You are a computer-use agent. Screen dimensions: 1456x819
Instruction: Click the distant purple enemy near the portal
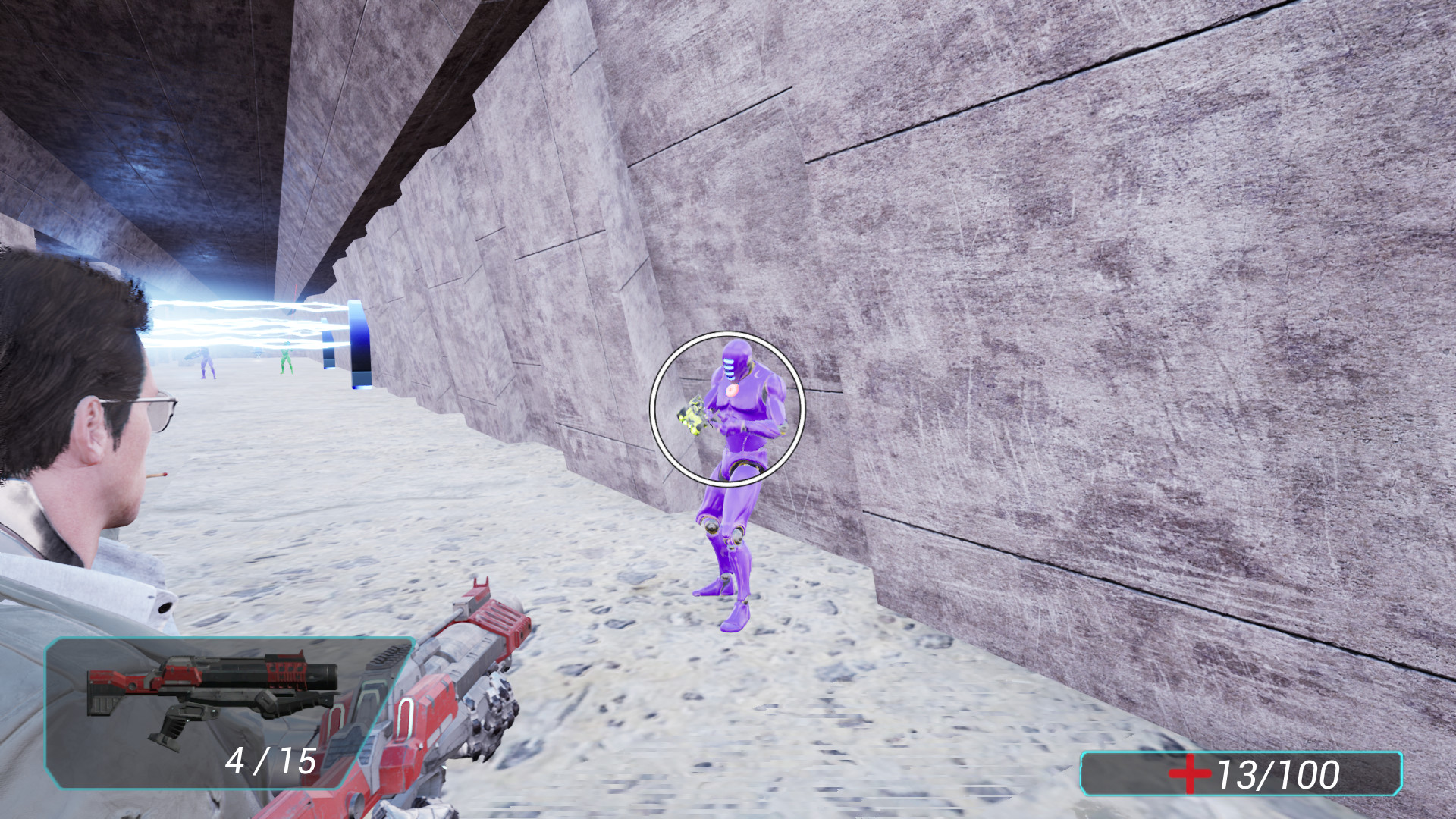click(205, 362)
